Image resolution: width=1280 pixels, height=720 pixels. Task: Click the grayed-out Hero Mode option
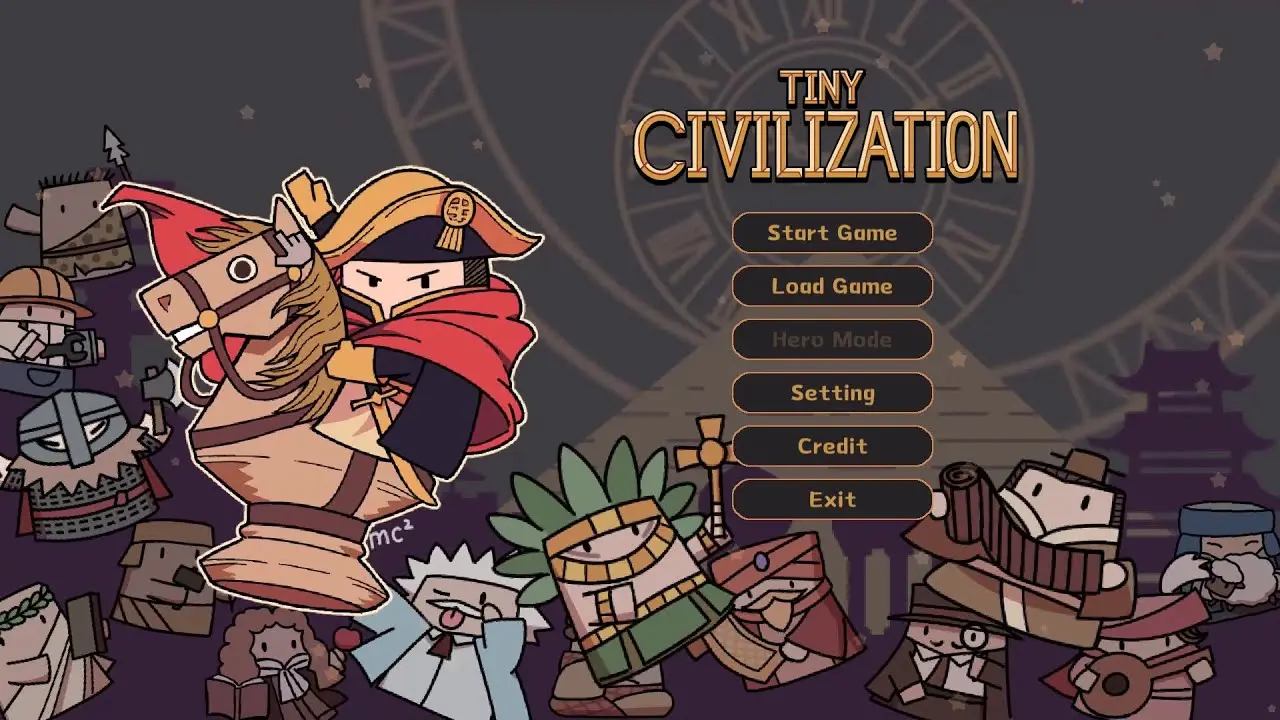(832, 340)
